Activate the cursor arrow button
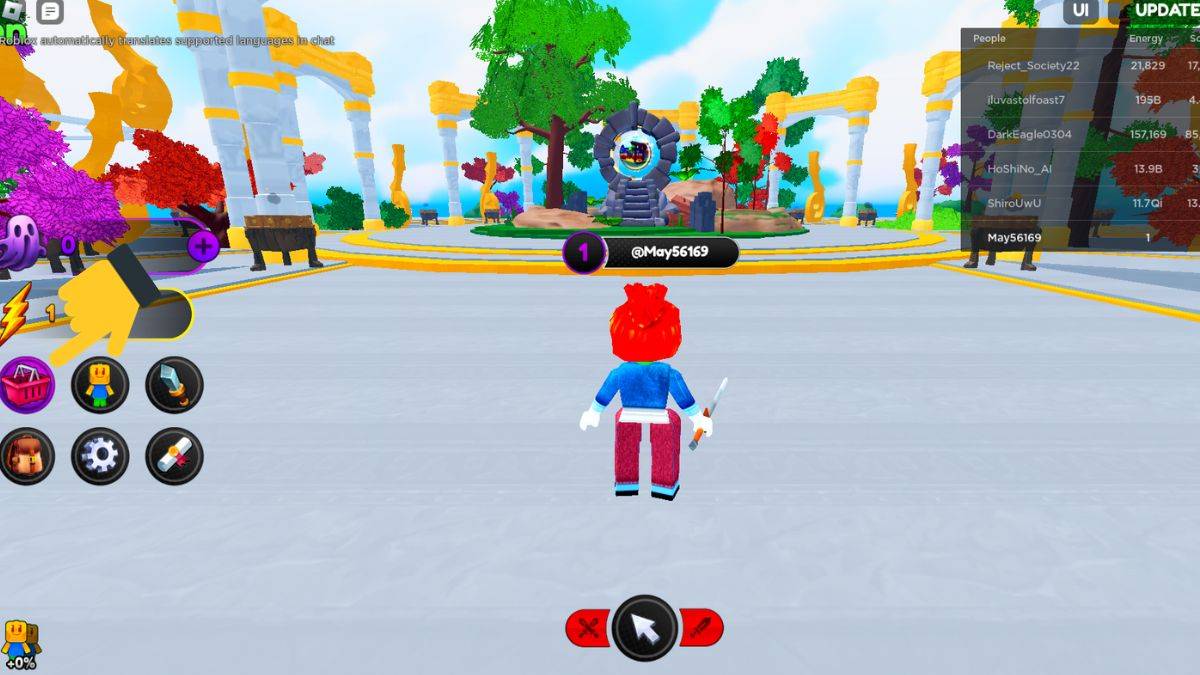The width and height of the screenshot is (1200, 675). [645, 628]
